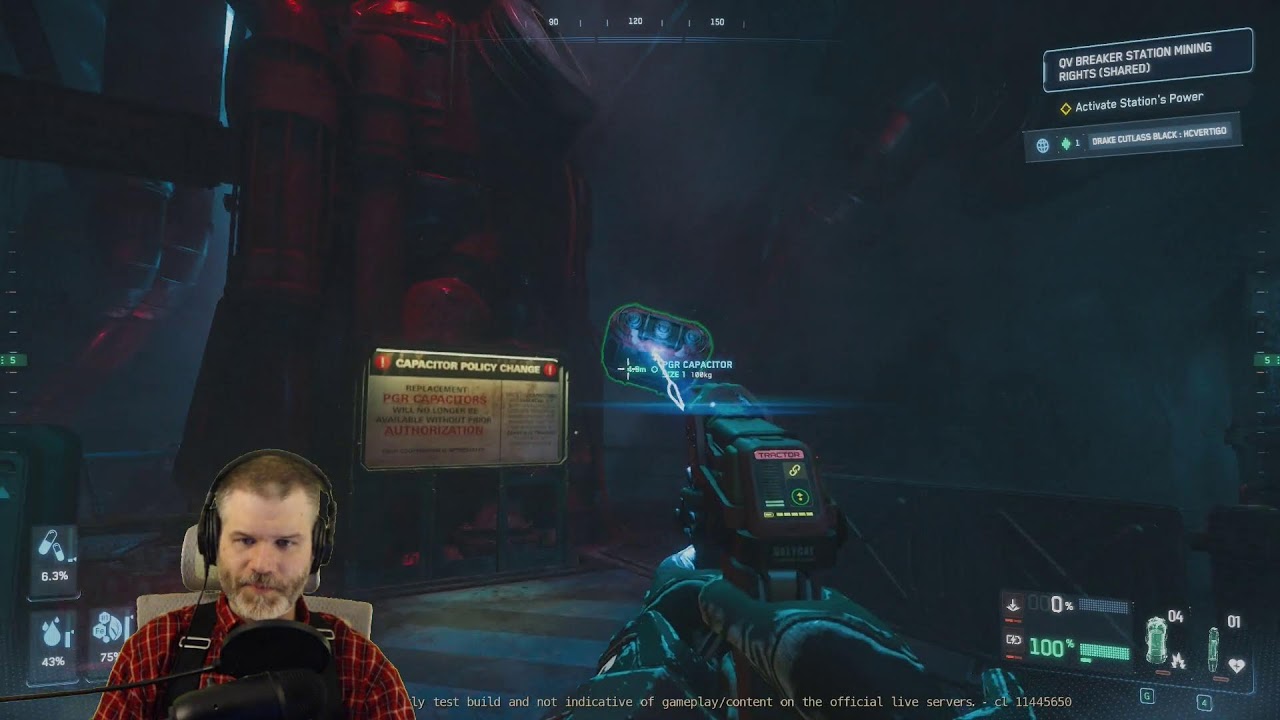Click the globe icon beside the party entry
1280x720 pixels.
[x=1042, y=145]
